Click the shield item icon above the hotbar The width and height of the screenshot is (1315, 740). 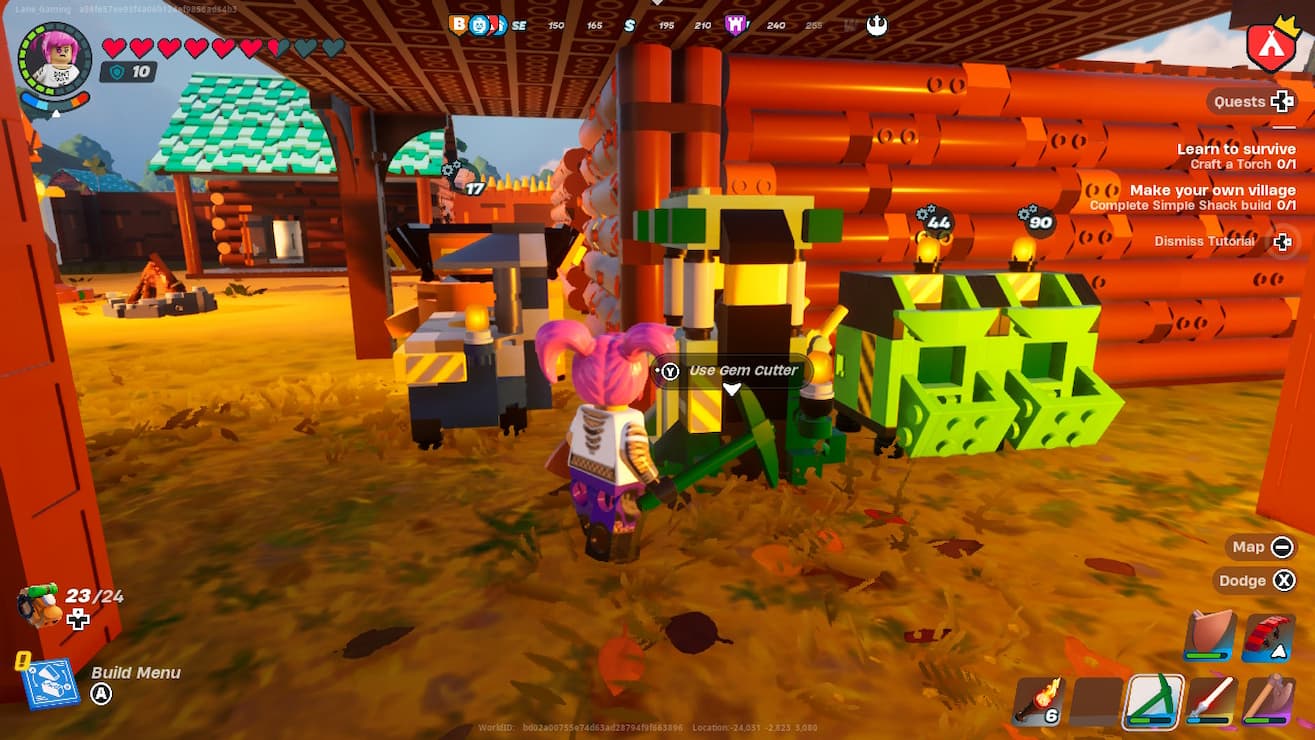click(1207, 633)
